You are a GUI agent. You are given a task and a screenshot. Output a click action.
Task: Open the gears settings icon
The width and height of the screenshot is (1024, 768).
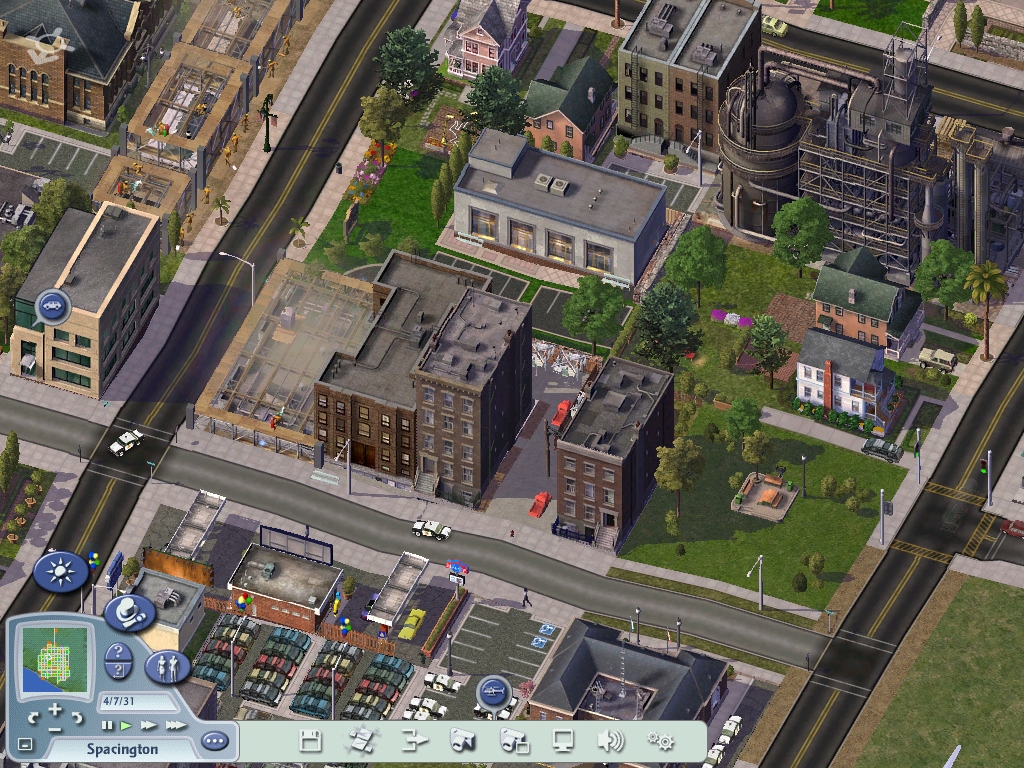[659, 741]
